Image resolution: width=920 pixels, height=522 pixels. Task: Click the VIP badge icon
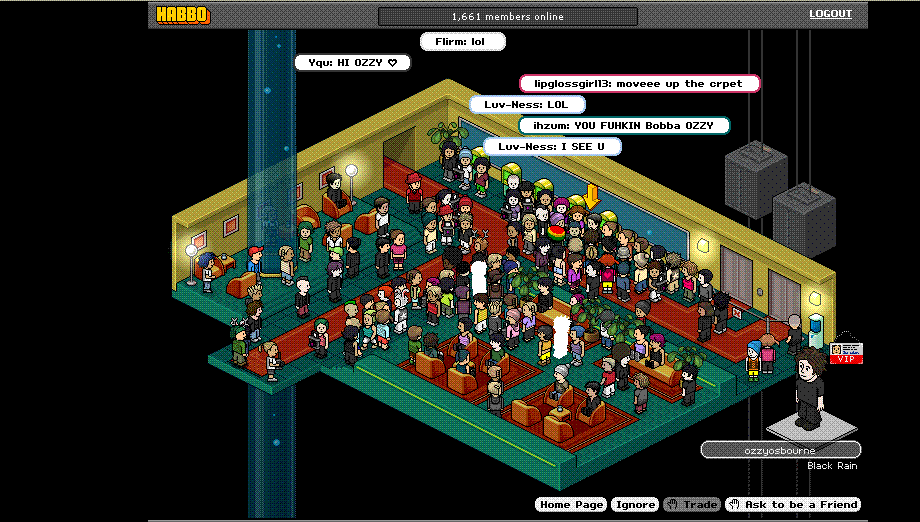[x=845, y=353]
